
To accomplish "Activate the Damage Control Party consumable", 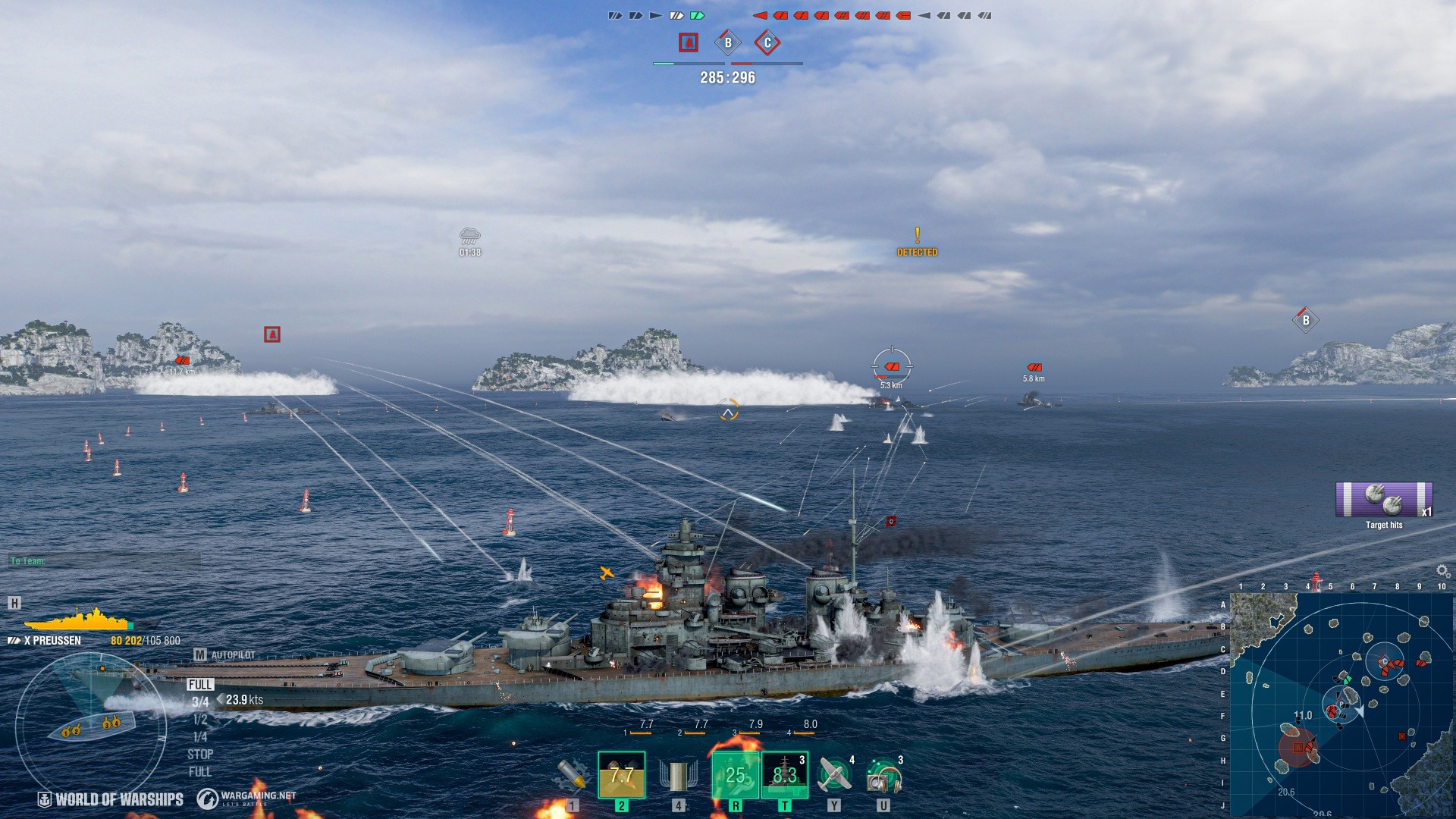I will tap(735, 775).
